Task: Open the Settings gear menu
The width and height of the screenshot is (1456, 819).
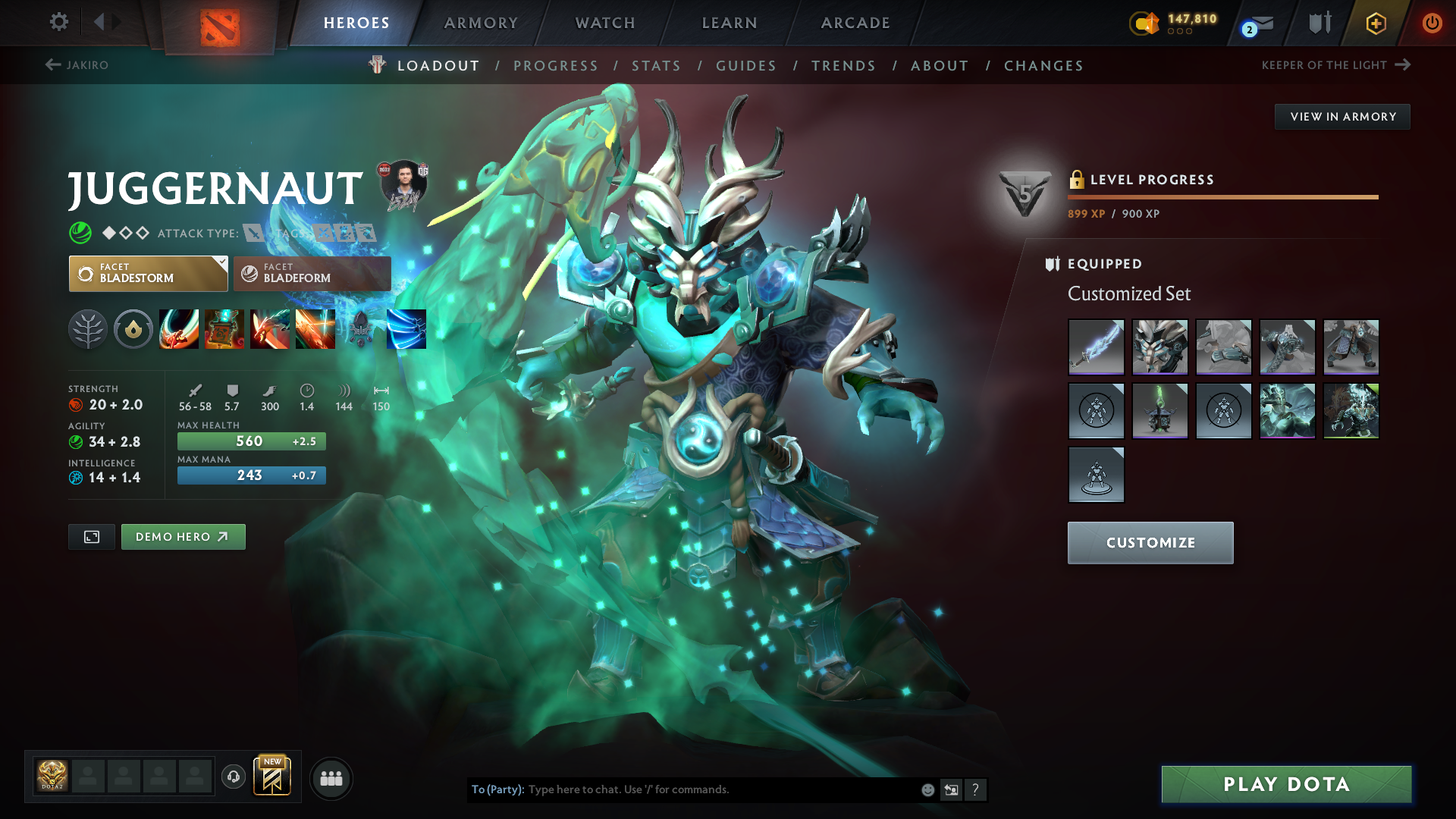Action: point(58,22)
